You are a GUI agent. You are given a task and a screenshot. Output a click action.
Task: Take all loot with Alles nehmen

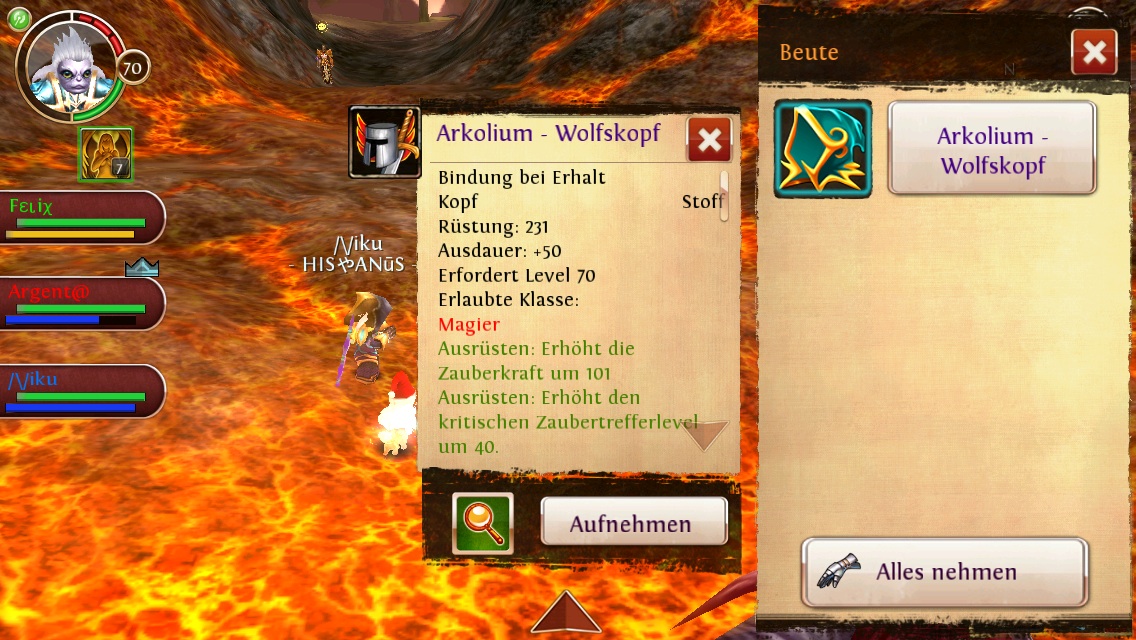pyautogui.click(x=944, y=572)
